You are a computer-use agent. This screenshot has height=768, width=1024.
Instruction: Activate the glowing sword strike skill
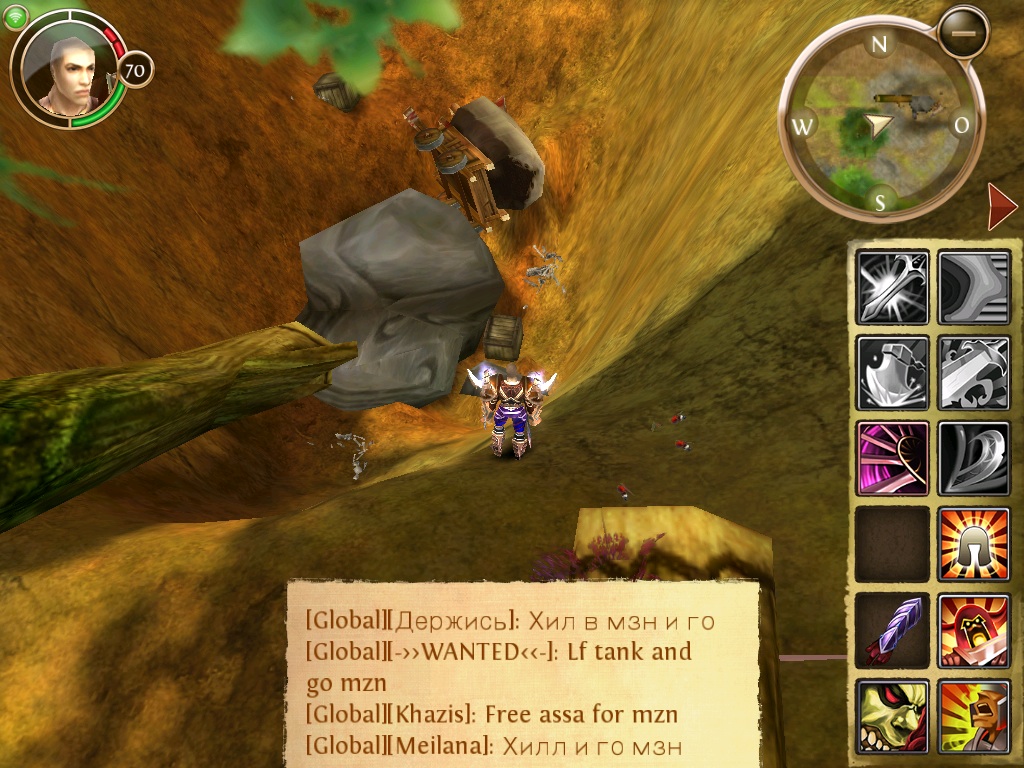point(892,288)
